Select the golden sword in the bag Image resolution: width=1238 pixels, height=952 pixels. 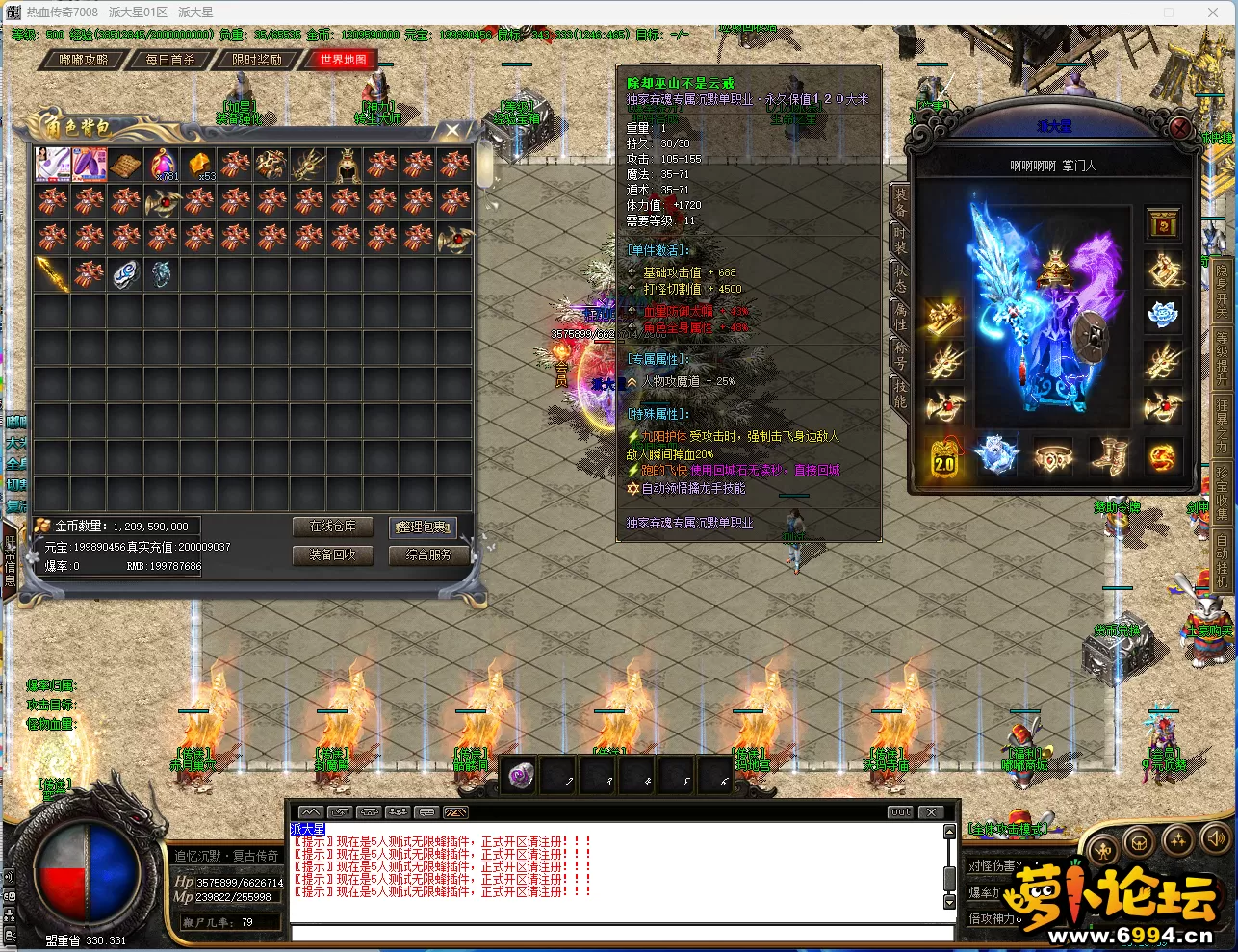click(52, 274)
